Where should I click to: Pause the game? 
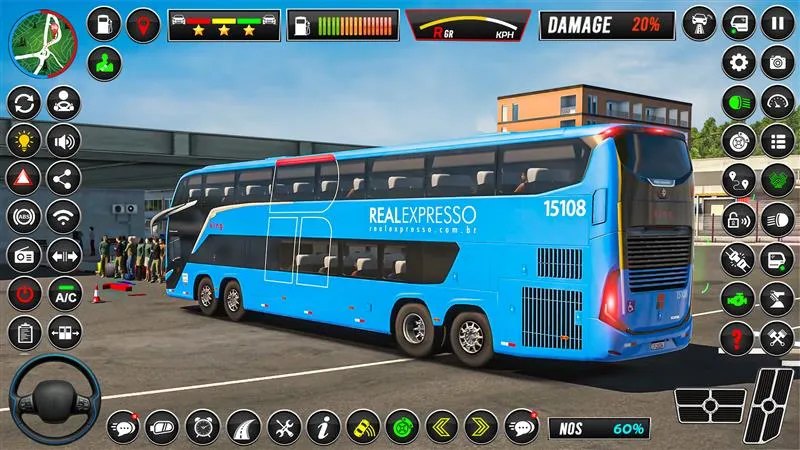click(x=776, y=22)
